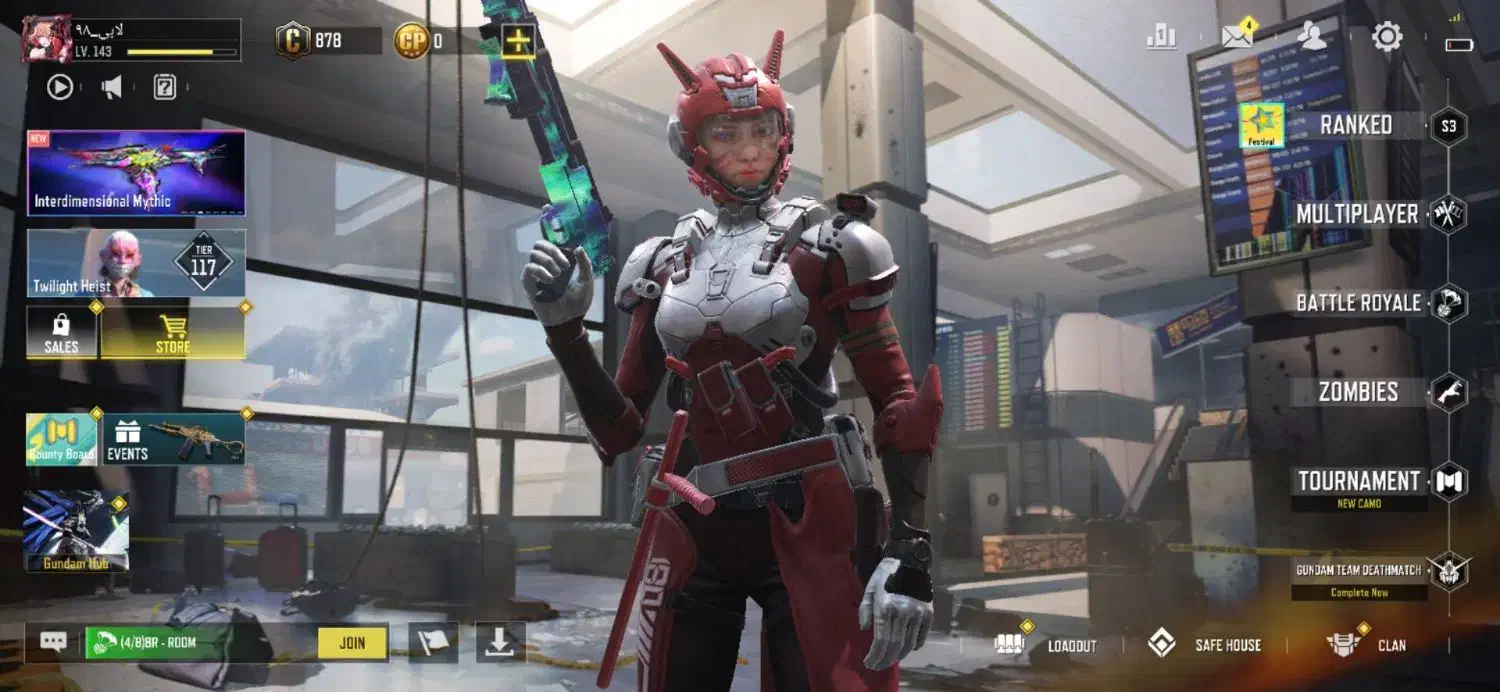Open the Events panel

pyautogui.click(x=174, y=440)
